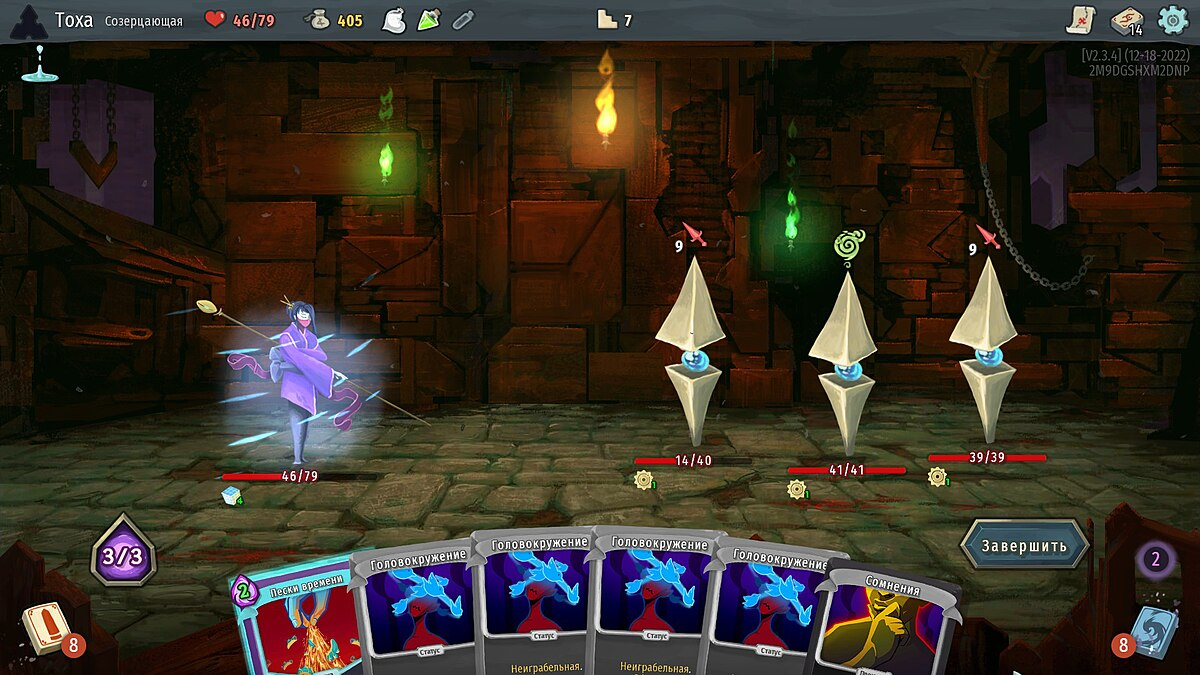View the exhaust pile showing 2
The width and height of the screenshot is (1200, 675).
pos(1156,558)
